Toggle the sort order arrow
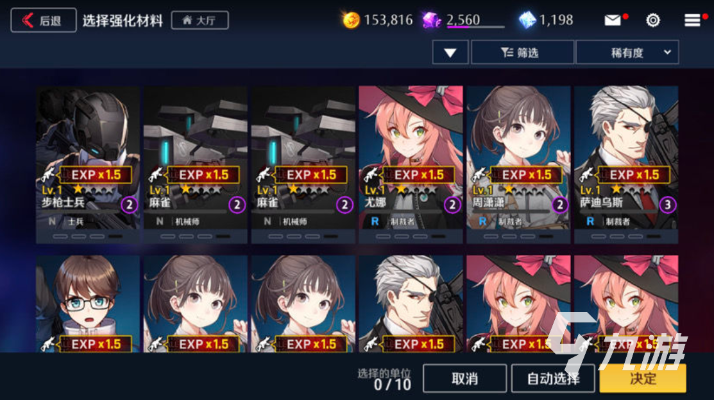714x400 pixels. point(451,53)
